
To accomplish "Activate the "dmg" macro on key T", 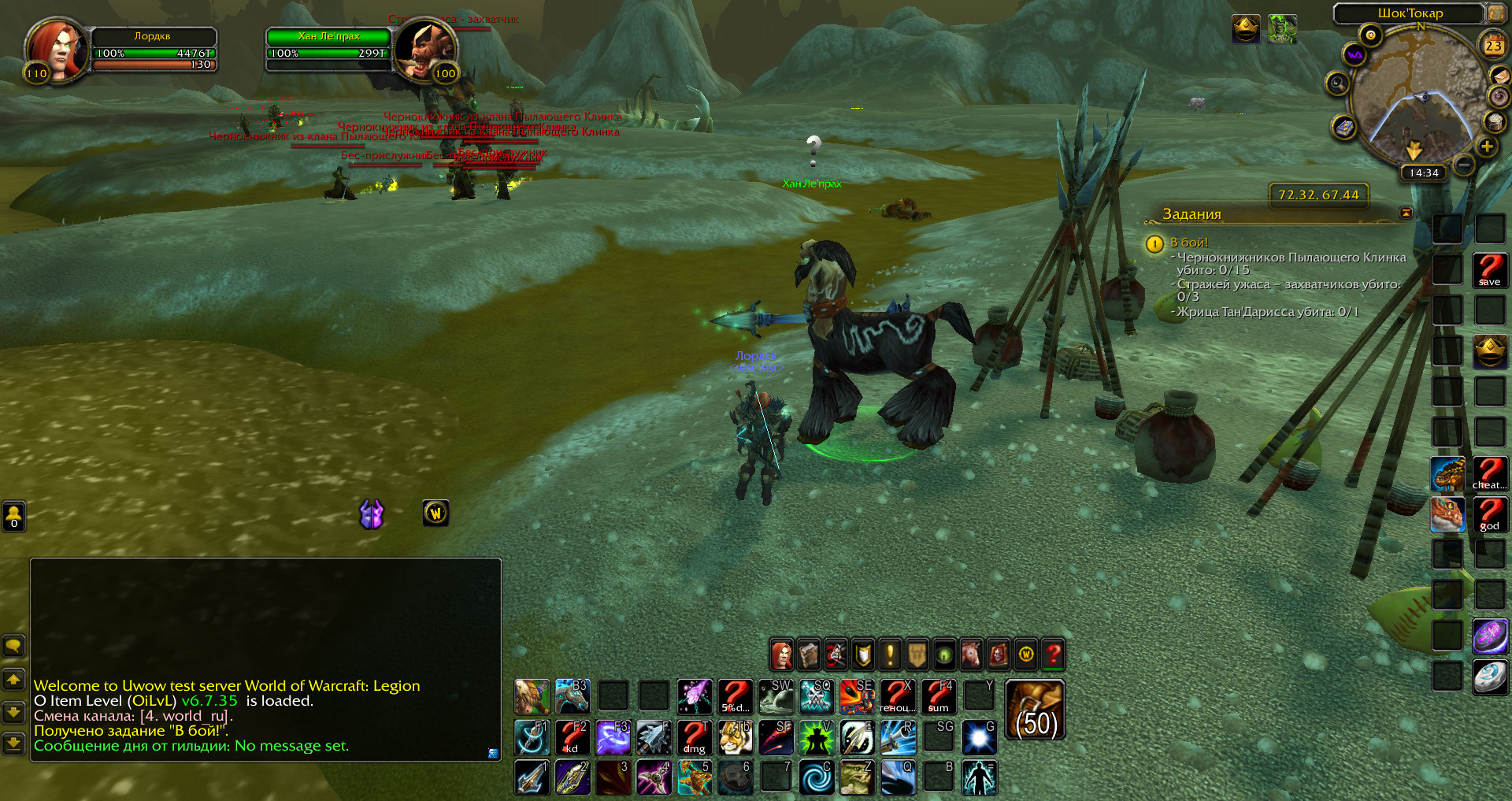I will point(695,737).
